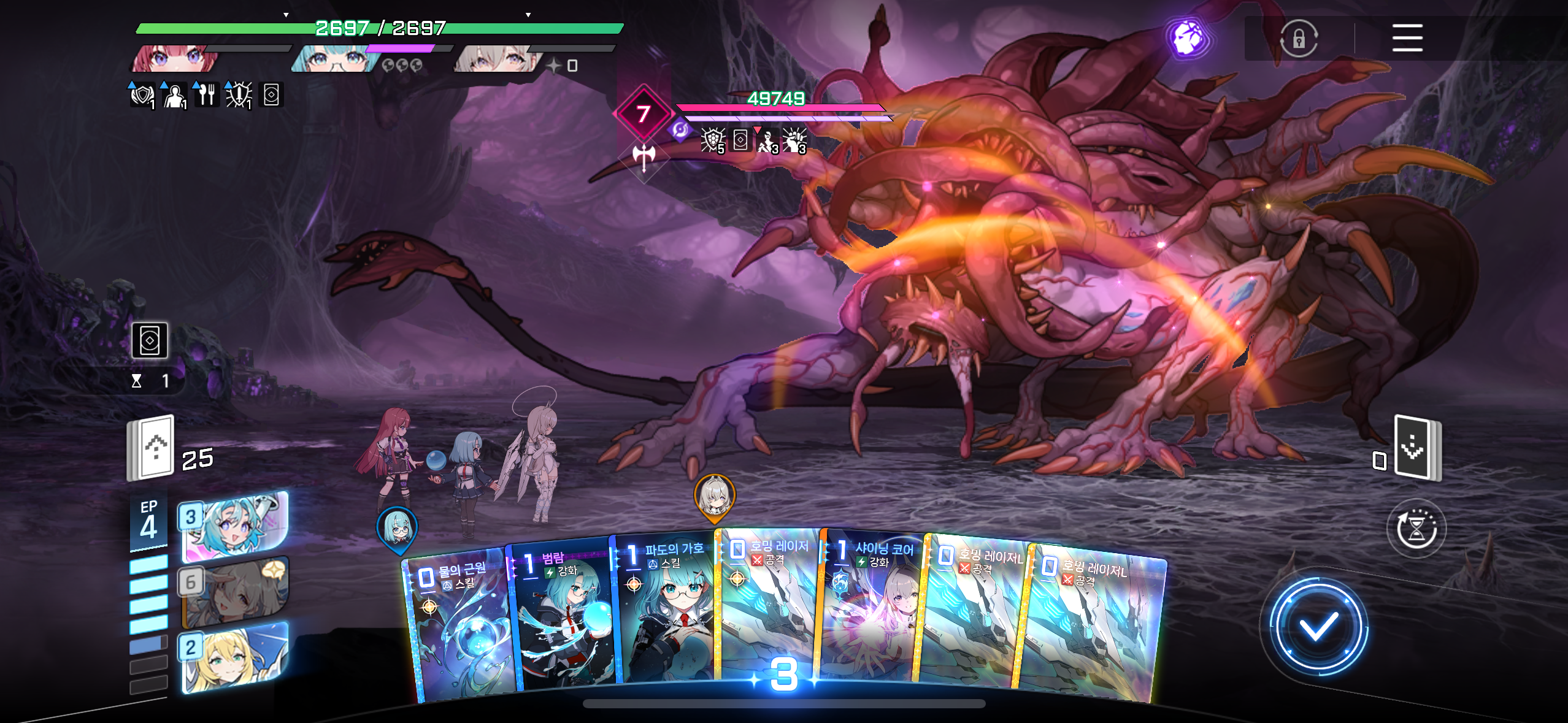The width and height of the screenshot is (1568, 723).
Task: End the turn with the checkmark button
Action: click(x=1318, y=627)
